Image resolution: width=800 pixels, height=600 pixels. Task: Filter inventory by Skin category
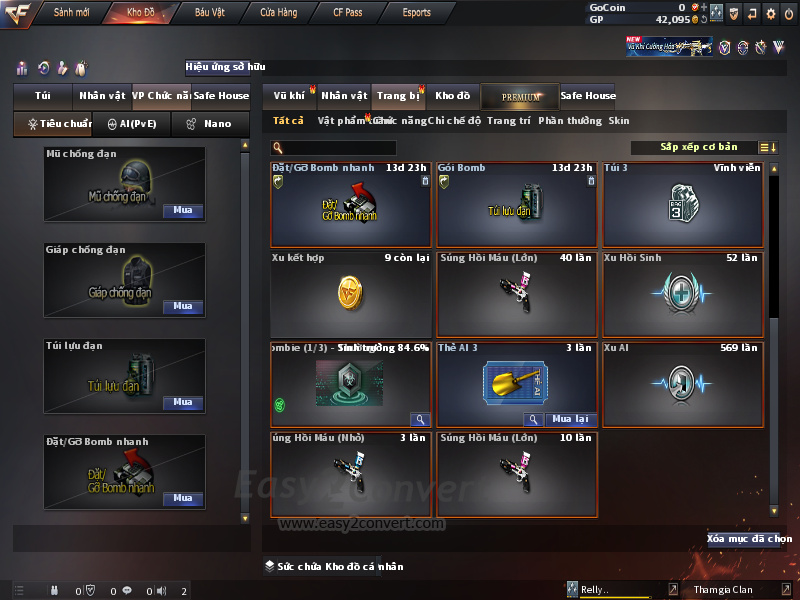point(619,121)
